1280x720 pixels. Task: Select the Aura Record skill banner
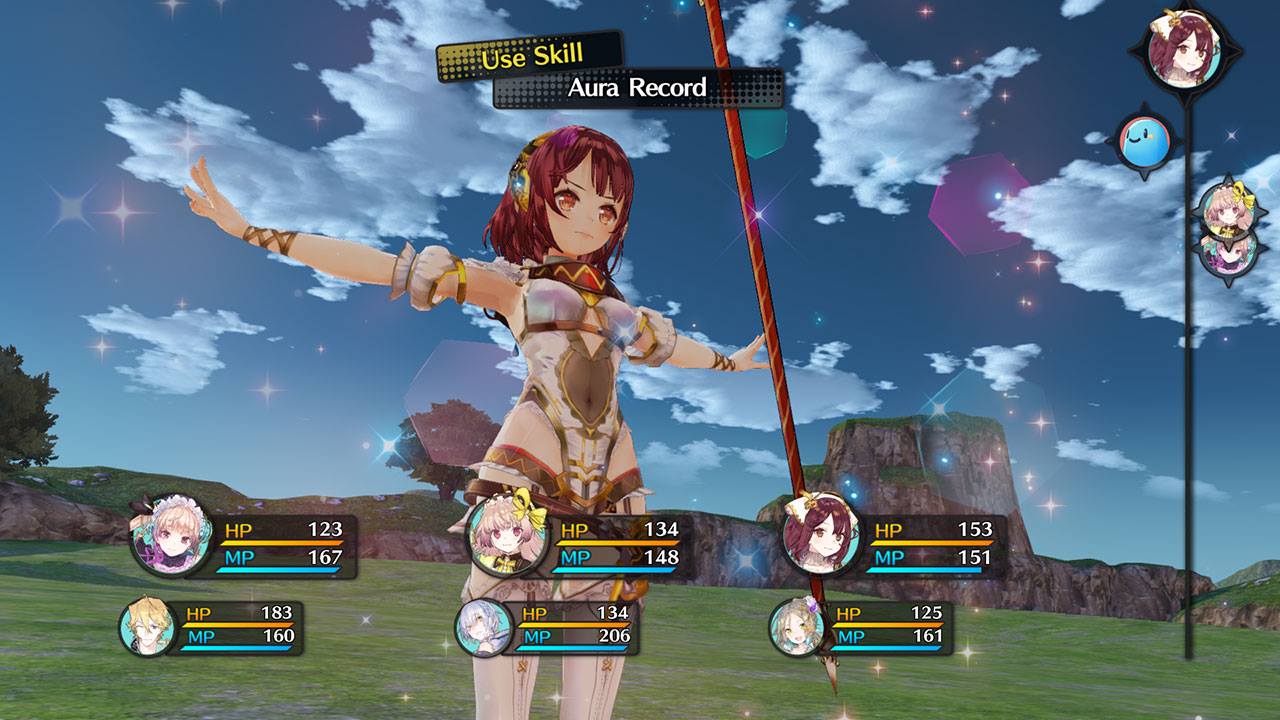point(637,88)
